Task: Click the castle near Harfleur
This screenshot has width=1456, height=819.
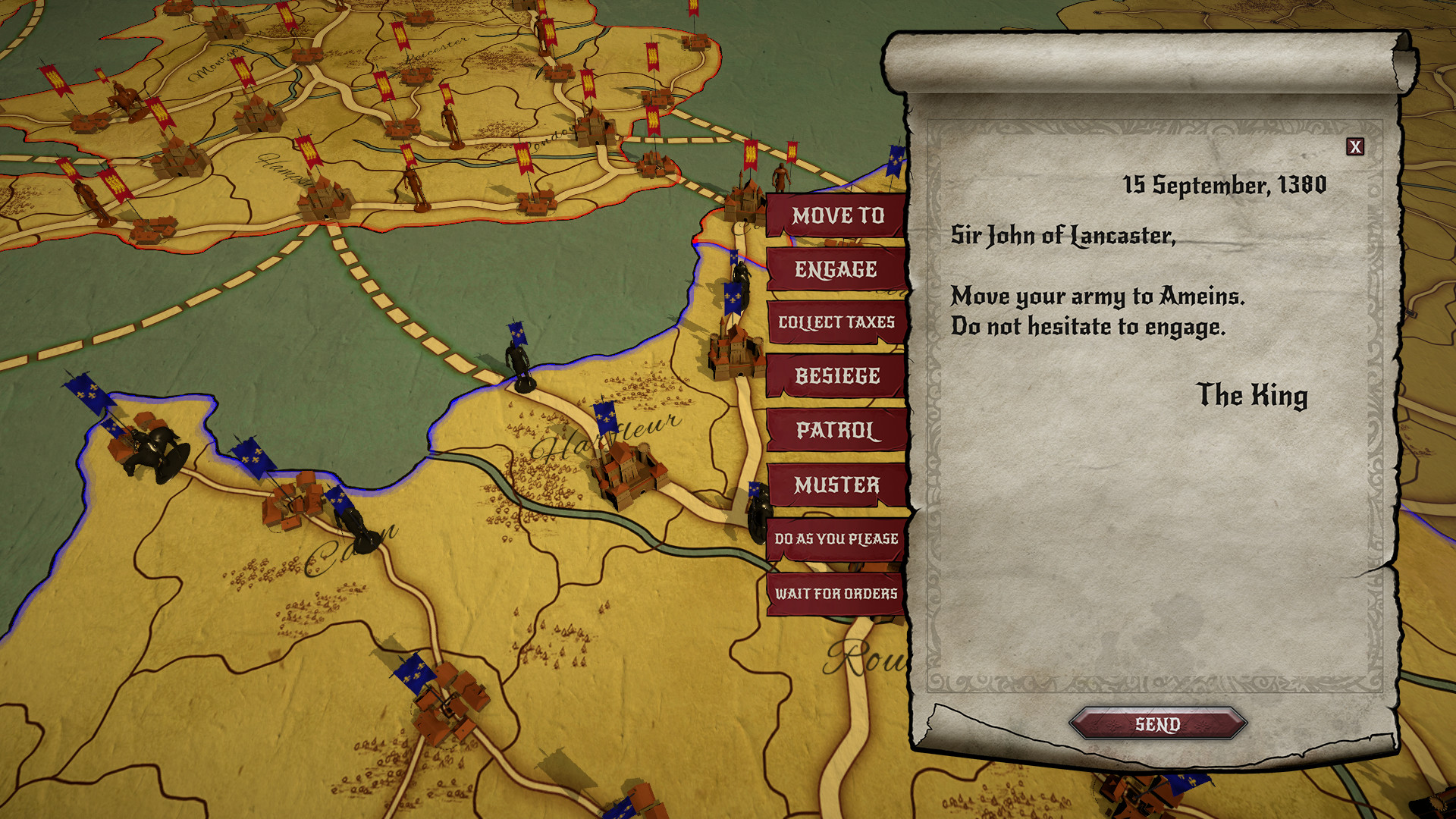Action: [x=629, y=470]
